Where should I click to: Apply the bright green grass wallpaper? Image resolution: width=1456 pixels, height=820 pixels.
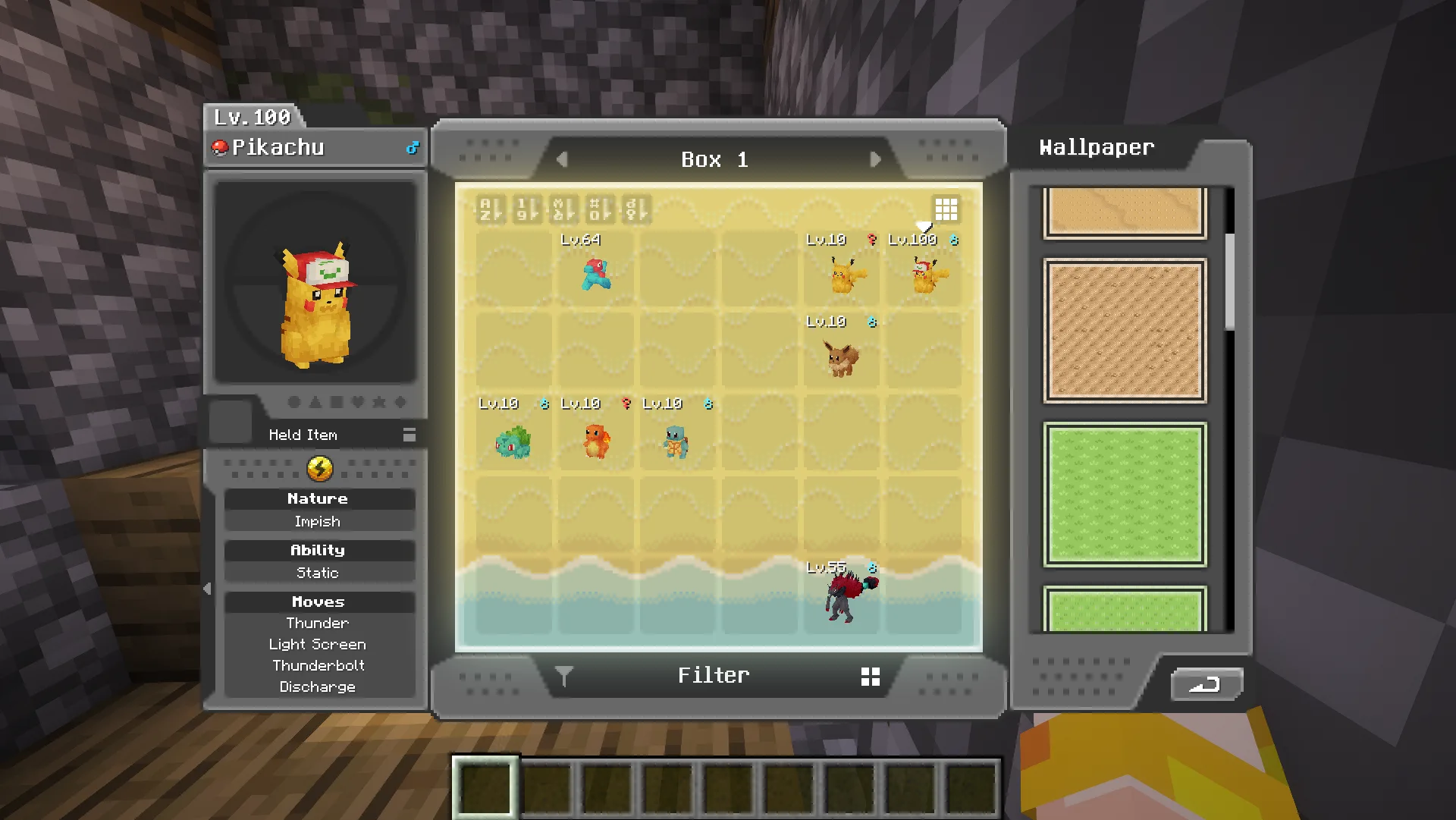tap(1125, 495)
